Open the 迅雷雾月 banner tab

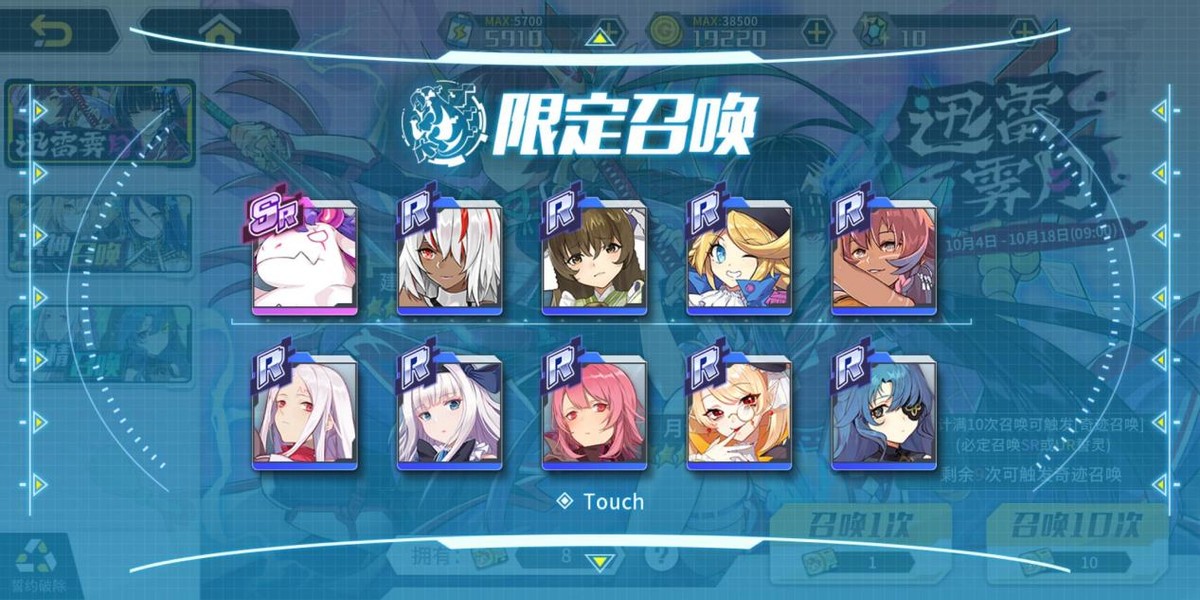point(98,125)
